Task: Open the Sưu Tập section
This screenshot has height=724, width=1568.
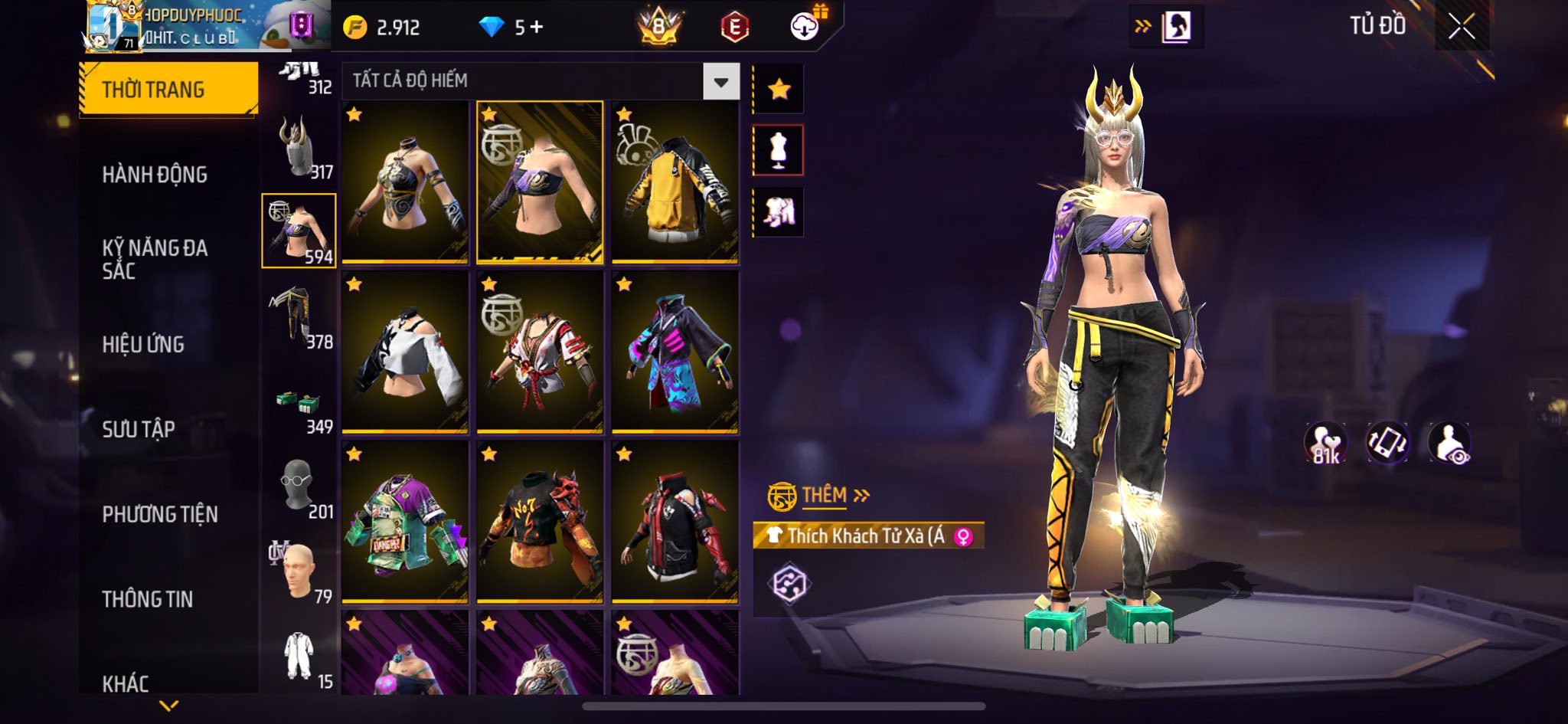Action: [139, 430]
